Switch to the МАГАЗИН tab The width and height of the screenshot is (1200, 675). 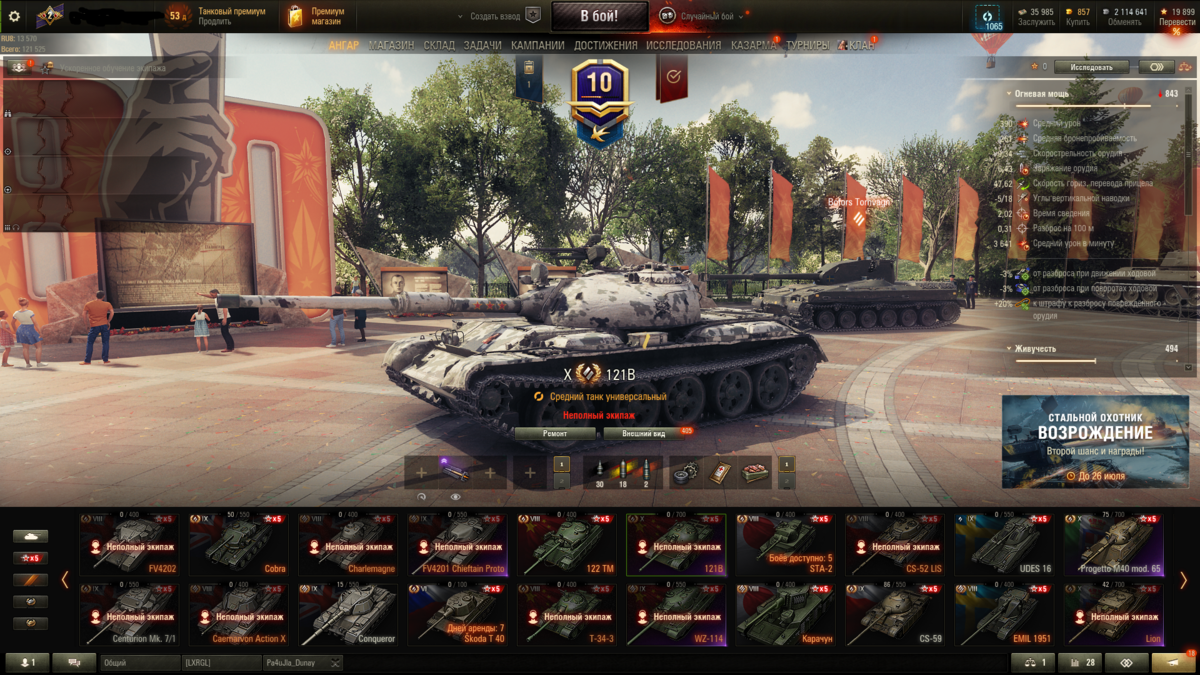point(391,45)
